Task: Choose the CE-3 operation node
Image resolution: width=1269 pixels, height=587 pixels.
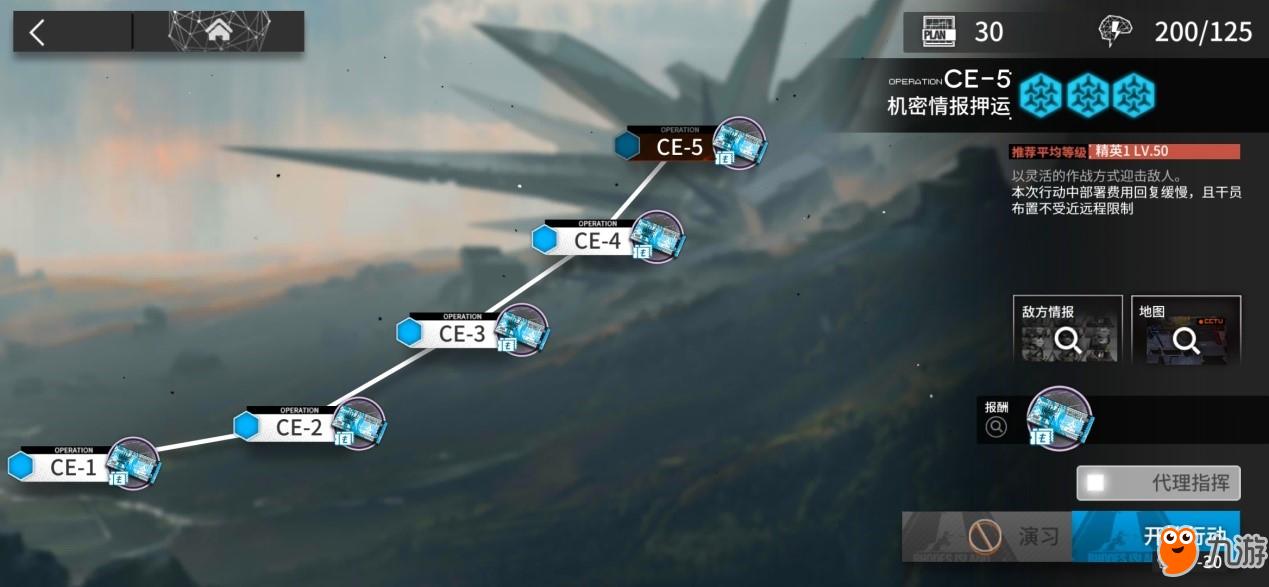Action: [461, 333]
